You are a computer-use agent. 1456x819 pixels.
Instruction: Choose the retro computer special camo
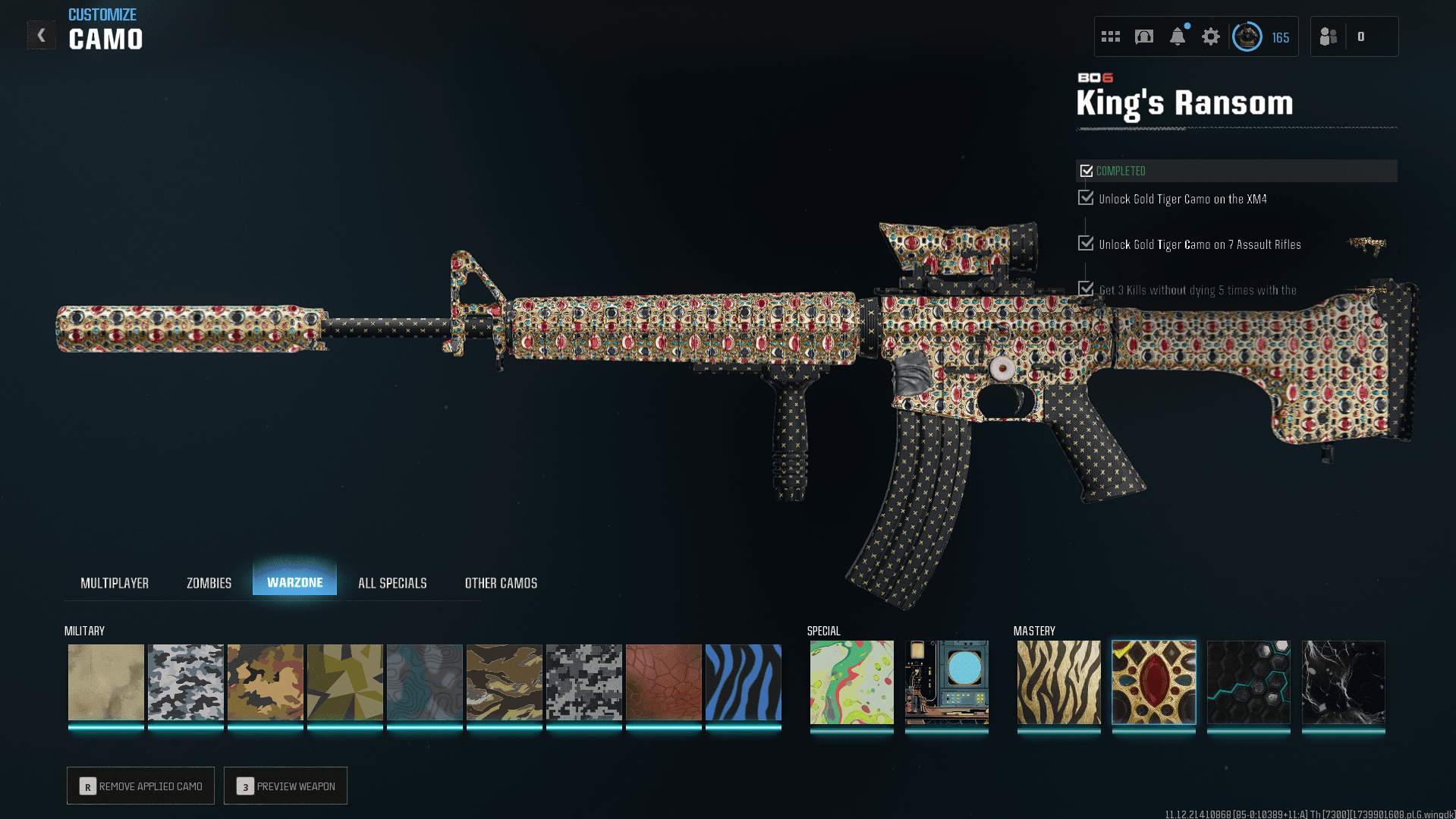tap(946, 682)
